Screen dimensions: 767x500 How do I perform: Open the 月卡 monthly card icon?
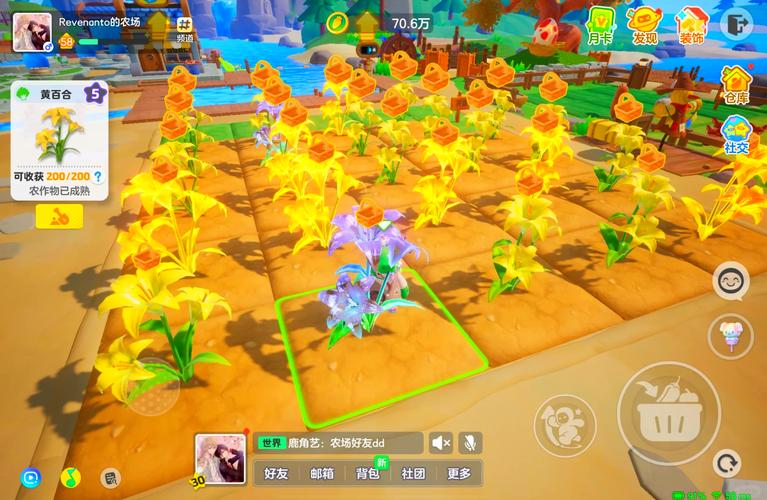(600, 24)
